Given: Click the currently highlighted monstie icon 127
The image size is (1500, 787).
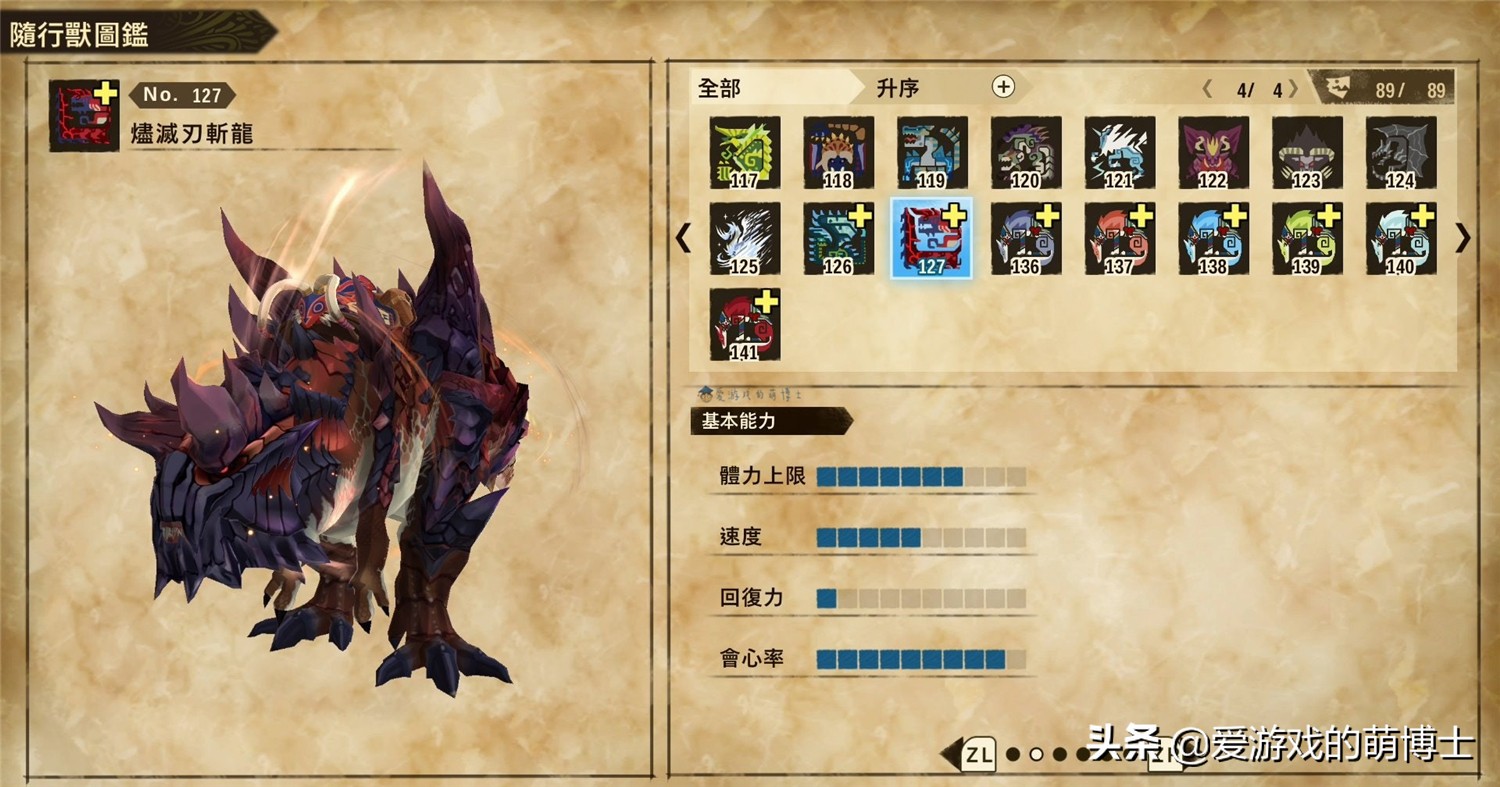Looking at the screenshot, I should pyautogui.click(x=933, y=238).
